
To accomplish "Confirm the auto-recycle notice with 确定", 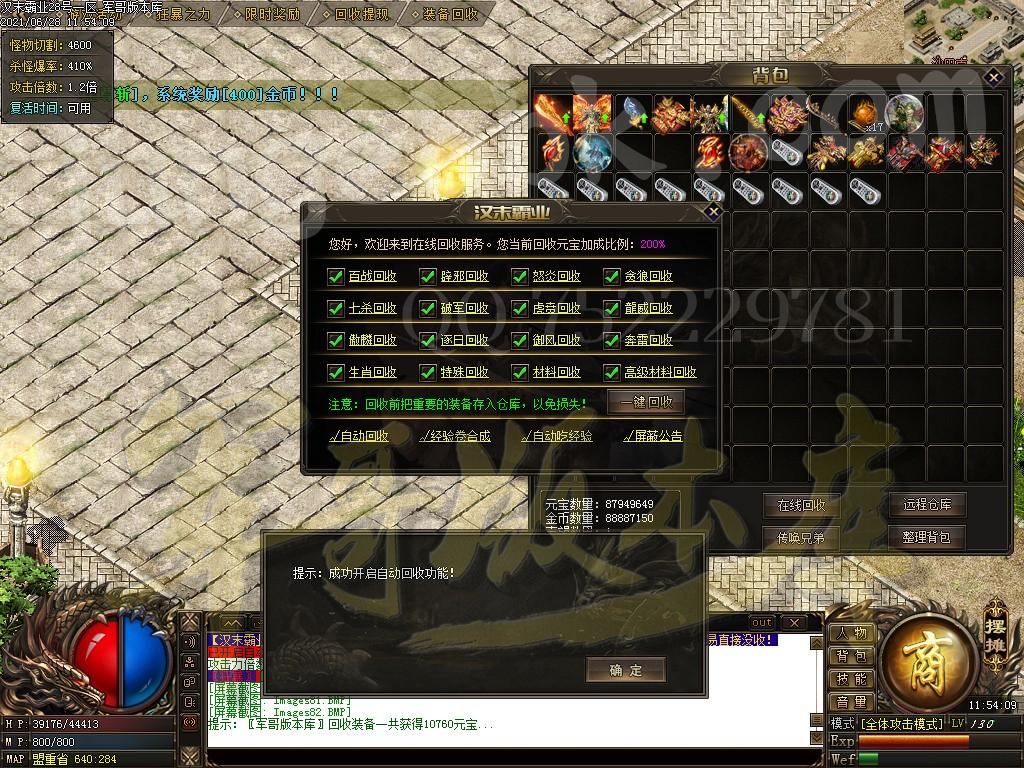I will (x=626, y=670).
